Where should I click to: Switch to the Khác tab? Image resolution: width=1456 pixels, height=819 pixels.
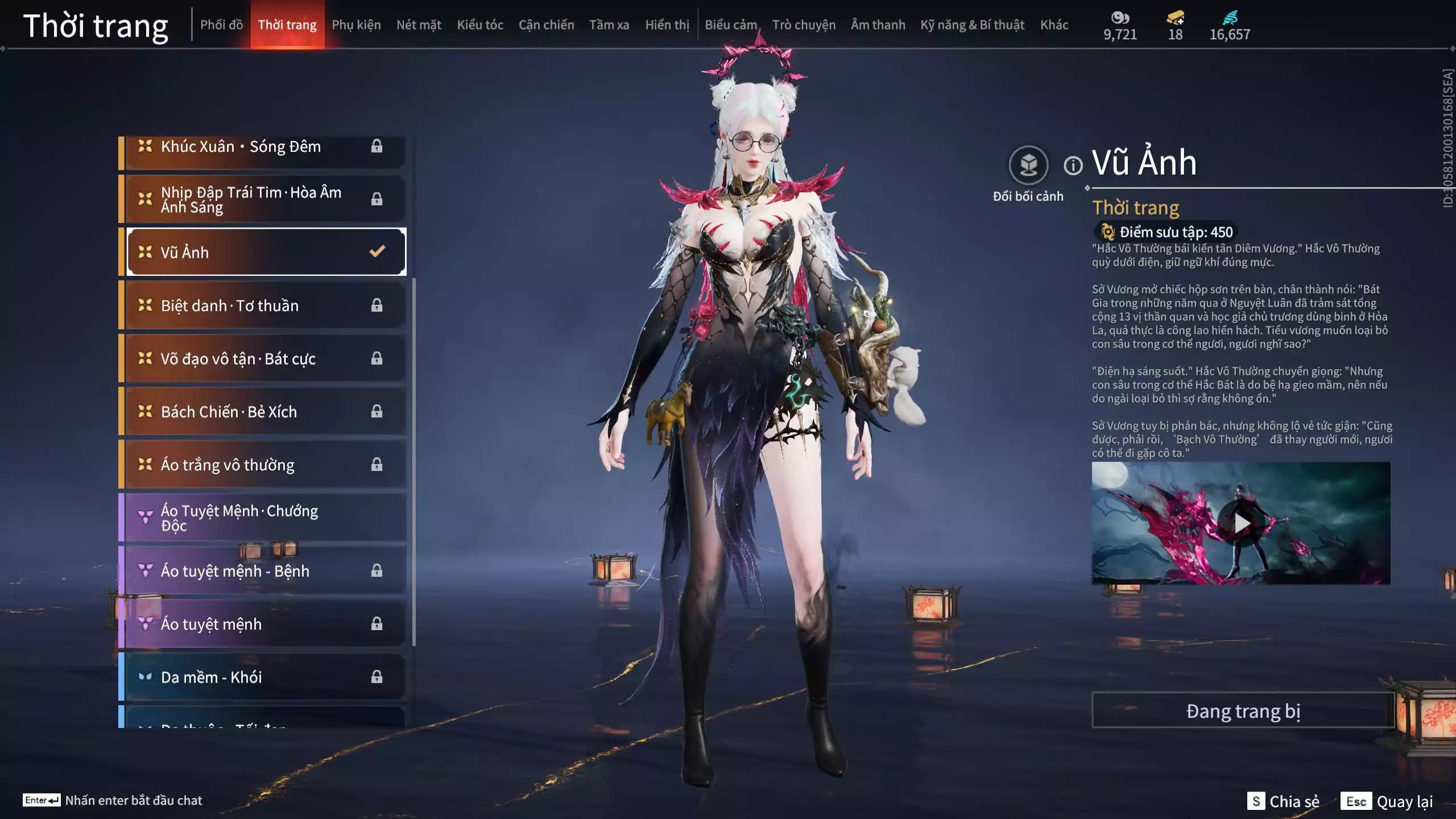click(x=1054, y=25)
